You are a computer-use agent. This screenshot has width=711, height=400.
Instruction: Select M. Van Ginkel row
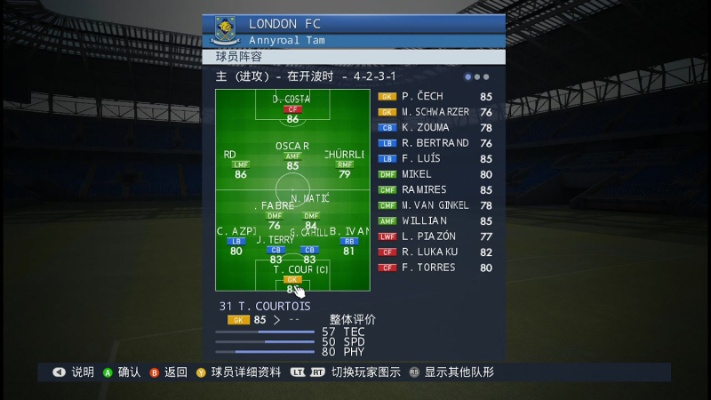coord(436,205)
